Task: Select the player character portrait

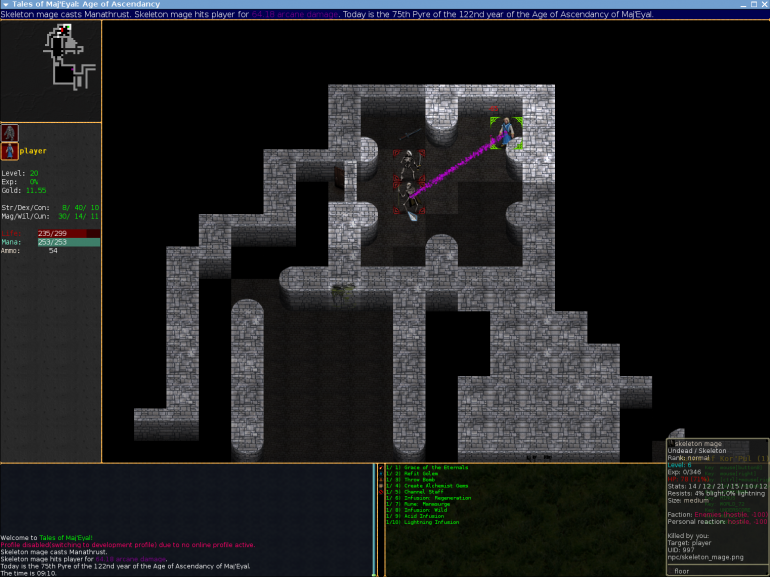Action: [x=10, y=151]
